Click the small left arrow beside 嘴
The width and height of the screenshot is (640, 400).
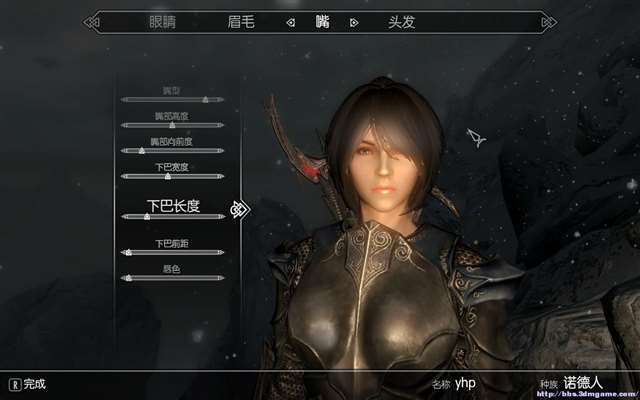(290, 21)
